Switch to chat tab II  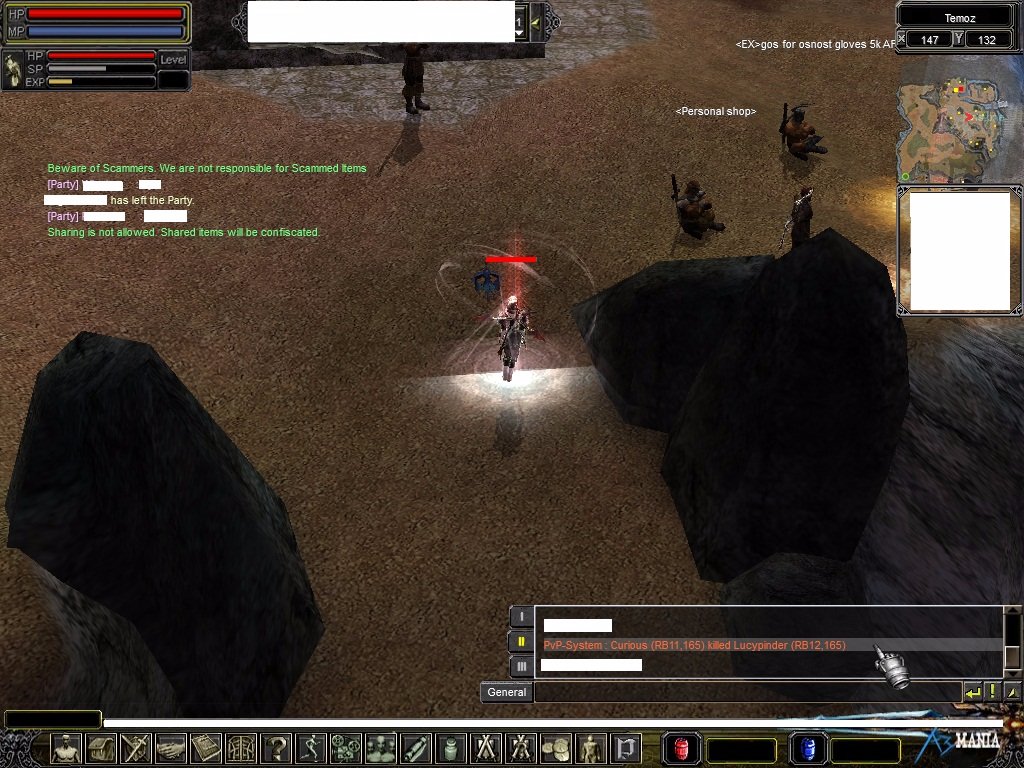click(521, 642)
